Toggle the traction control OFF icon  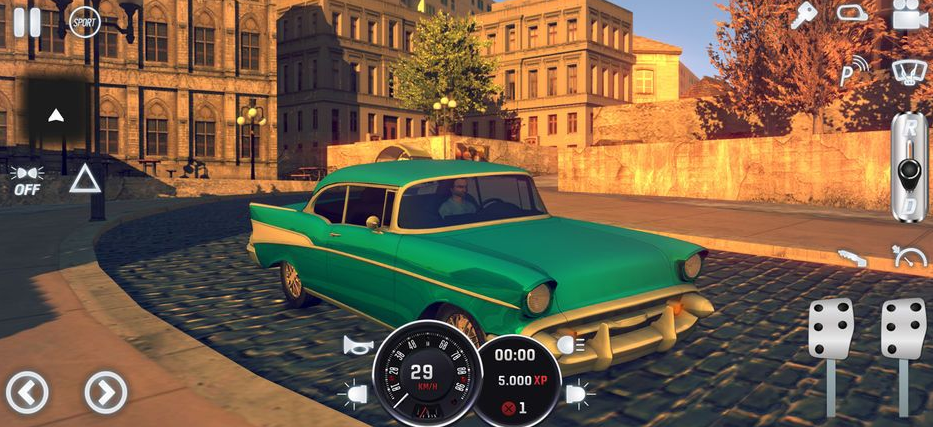27,180
